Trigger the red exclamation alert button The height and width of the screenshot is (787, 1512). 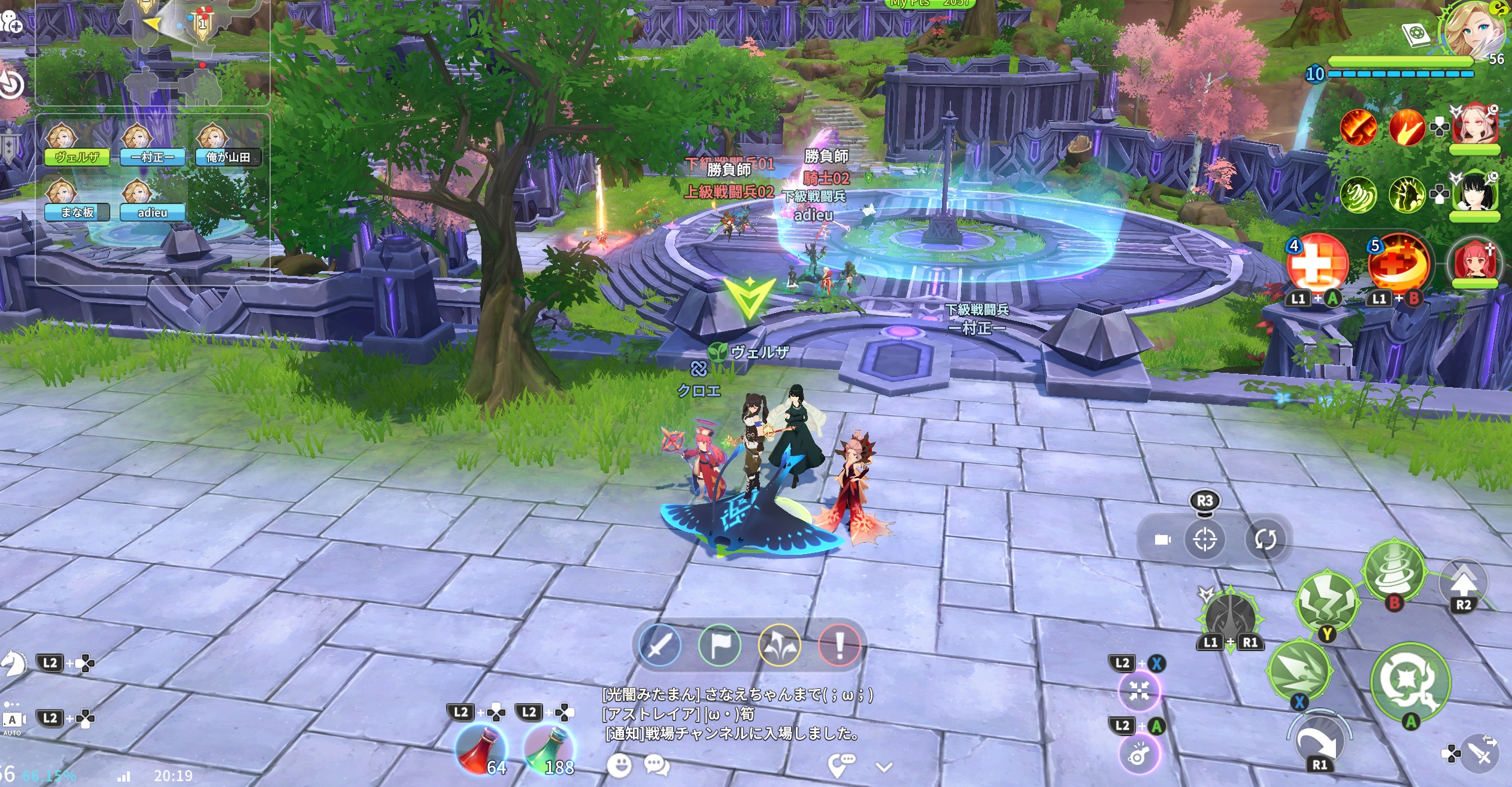(x=839, y=645)
